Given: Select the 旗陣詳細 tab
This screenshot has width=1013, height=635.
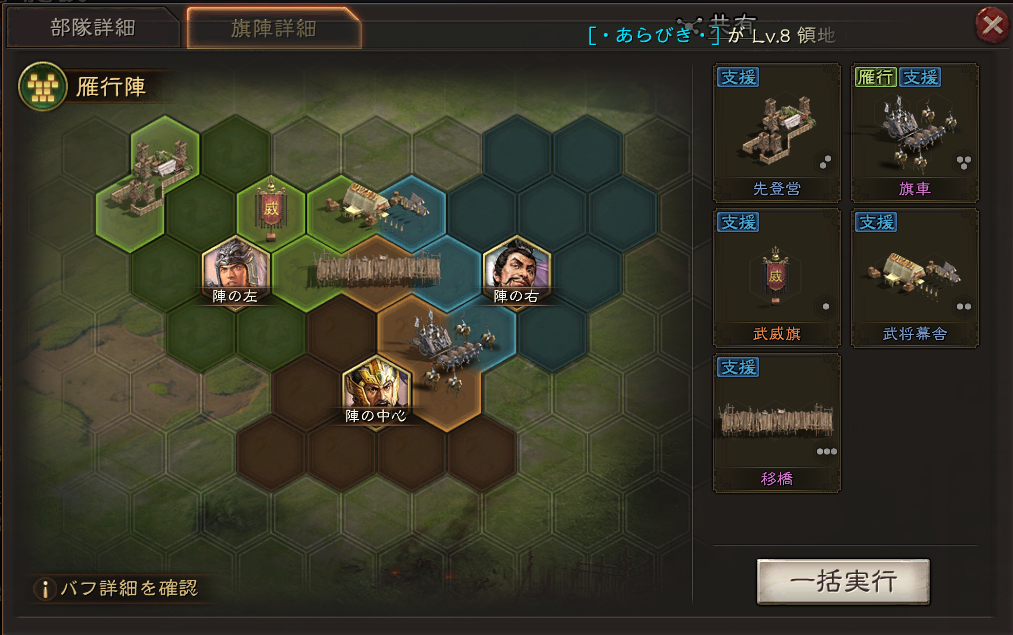Looking at the screenshot, I should [273, 27].
